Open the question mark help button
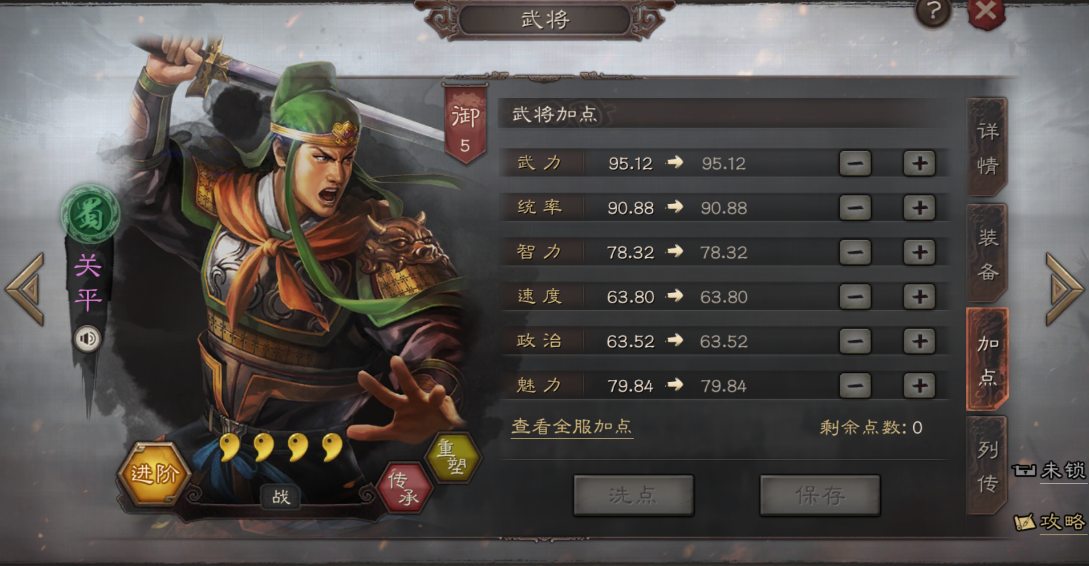The height and width of the screenshot is (566, 1089). [933, 12]
